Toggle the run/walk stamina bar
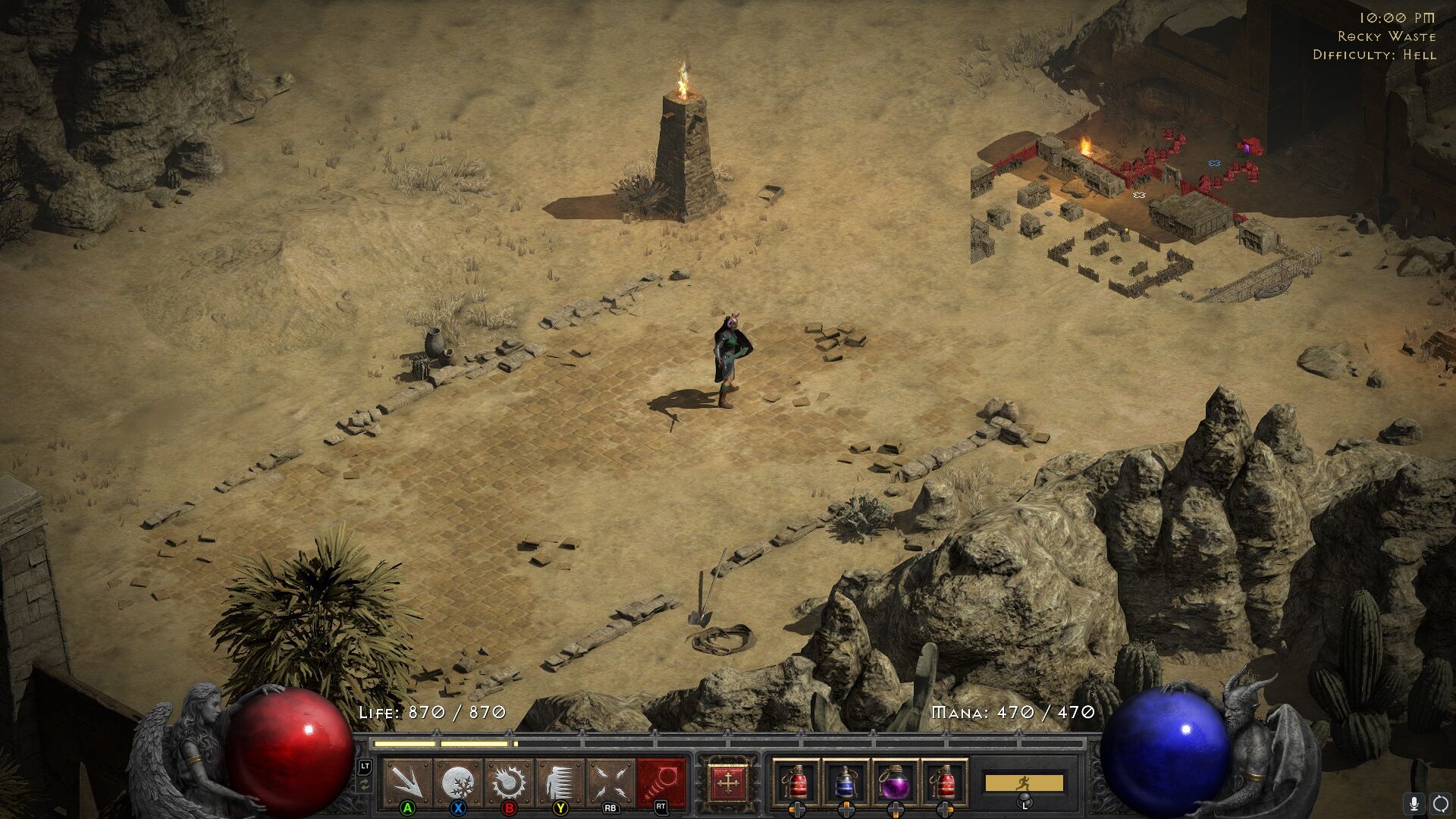Viewport: 1456px width, 819px height. tap(1024, 782)
